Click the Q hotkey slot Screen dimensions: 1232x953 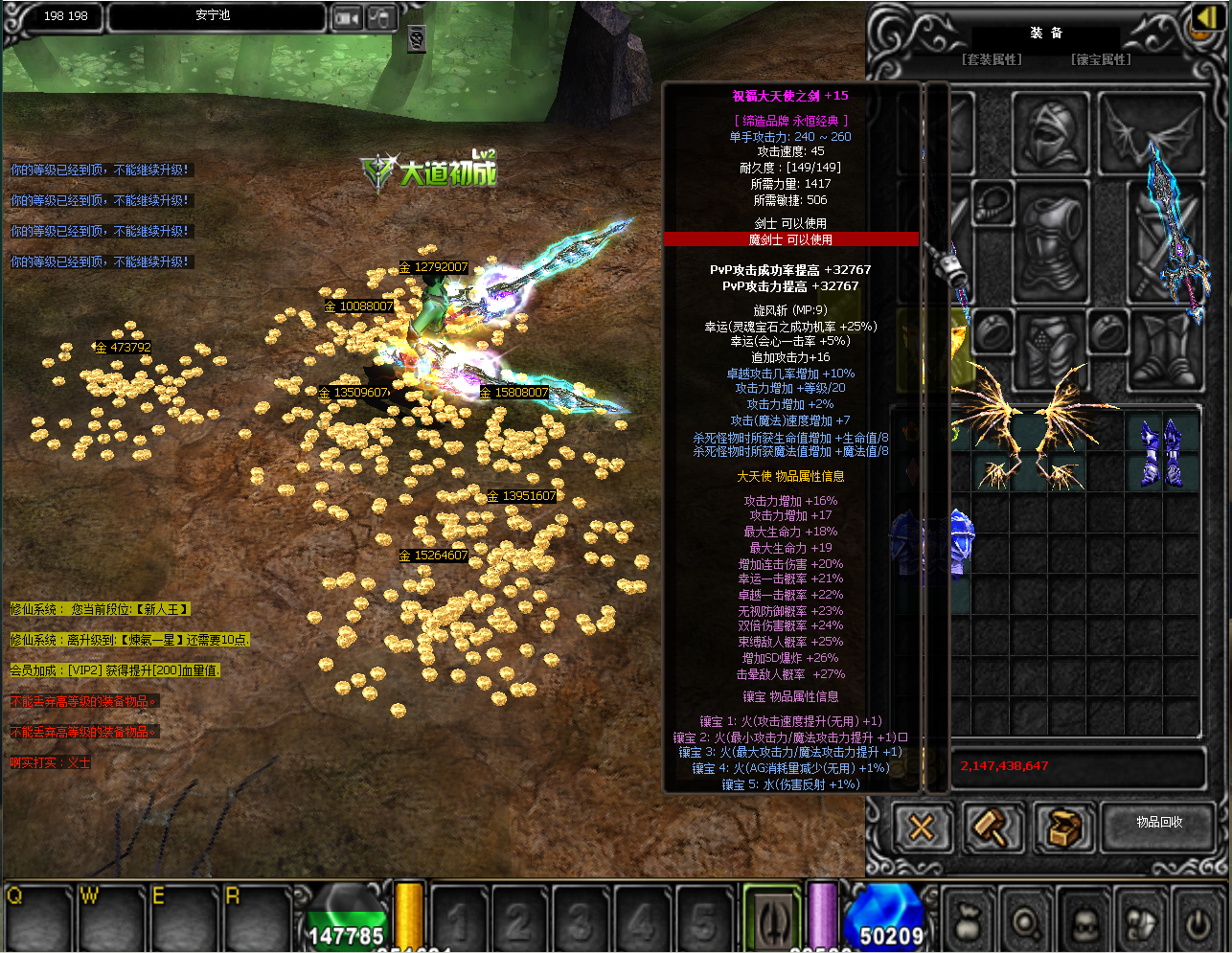tap(38, 917)
